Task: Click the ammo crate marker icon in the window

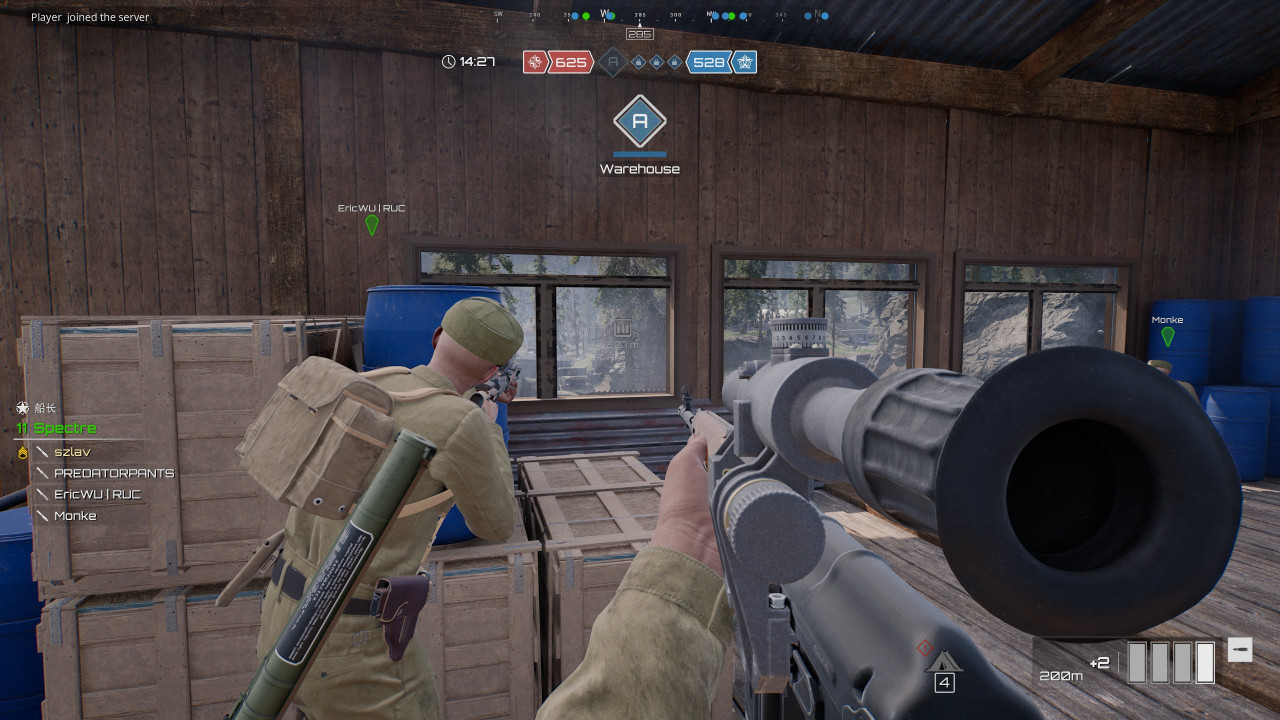Action: click(623, 327)
